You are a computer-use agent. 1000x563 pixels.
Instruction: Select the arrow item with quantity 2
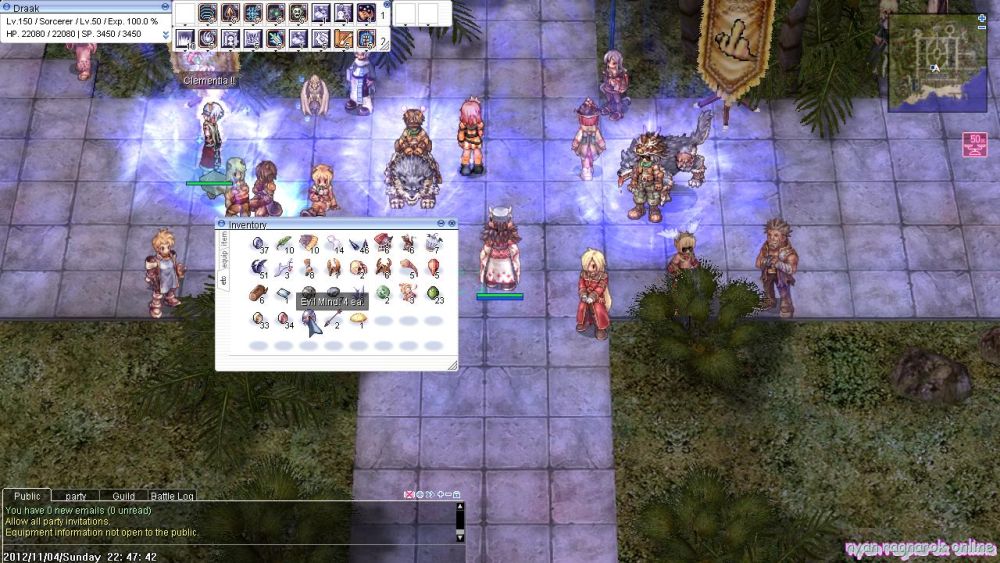pos(333,319)
